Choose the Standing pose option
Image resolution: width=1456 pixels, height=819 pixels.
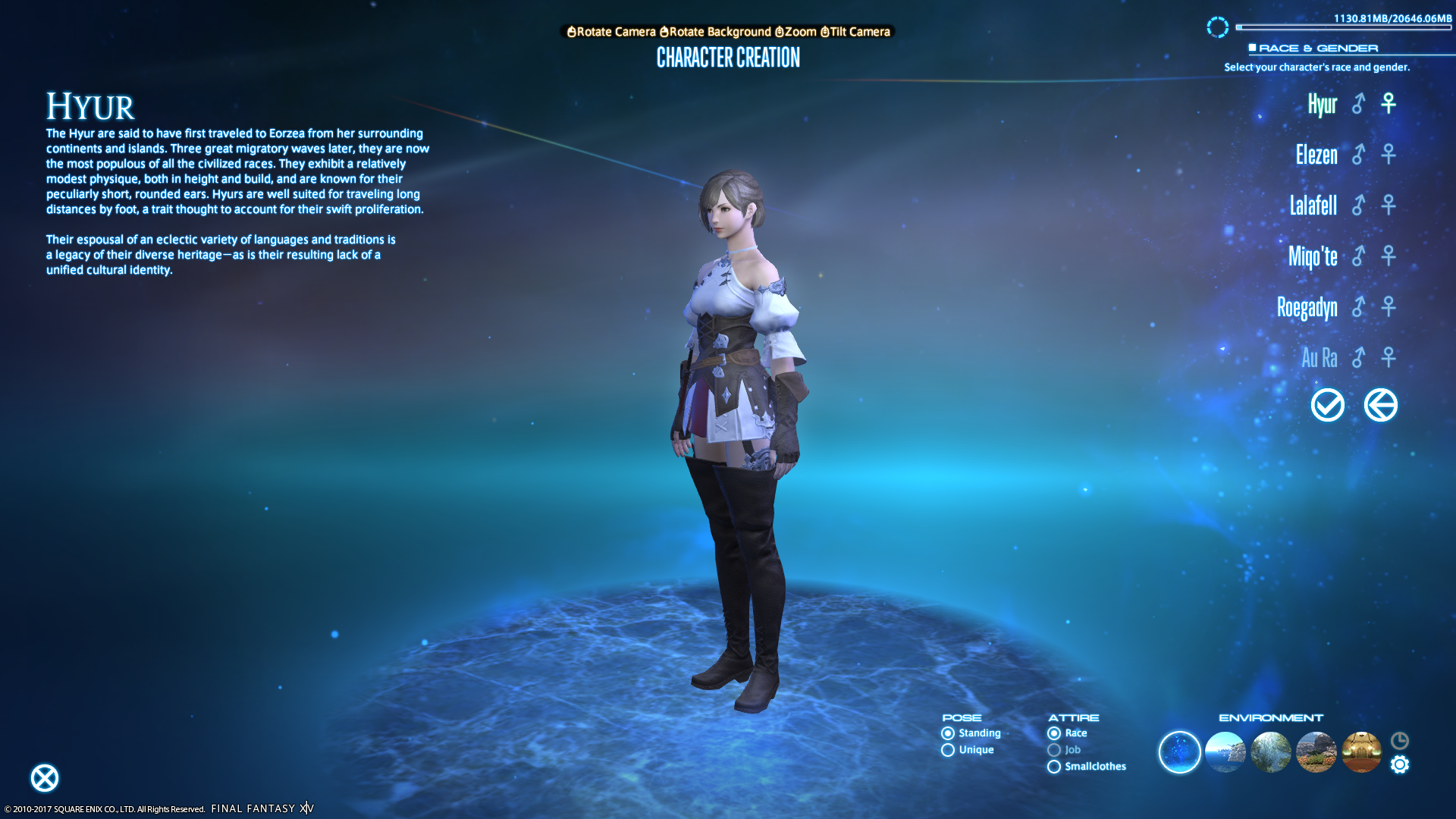948,733
